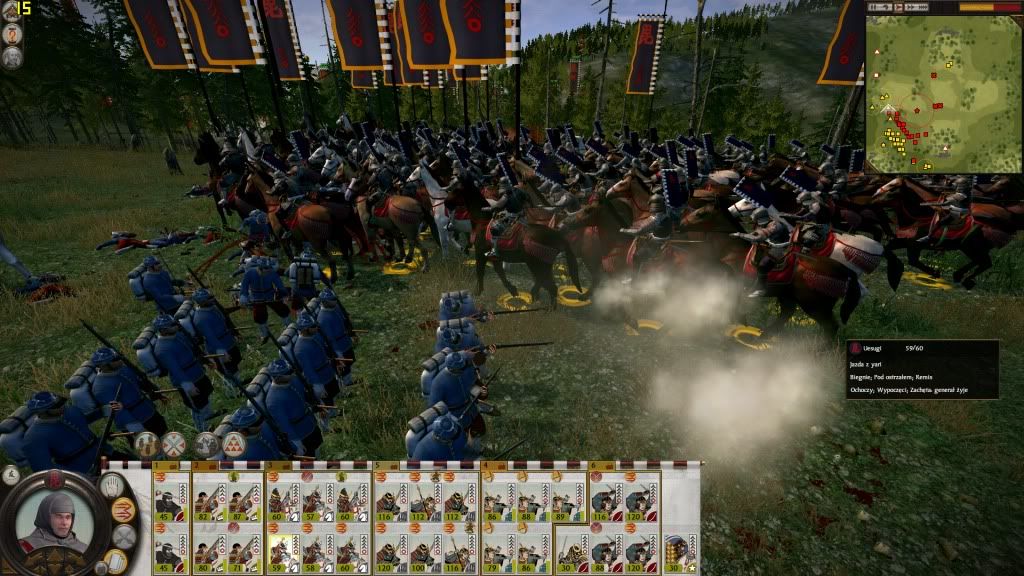Click the grey face advisor icon
This screenshot has height=576, width=1024.
pyautogui.click(x=12, y=57)
